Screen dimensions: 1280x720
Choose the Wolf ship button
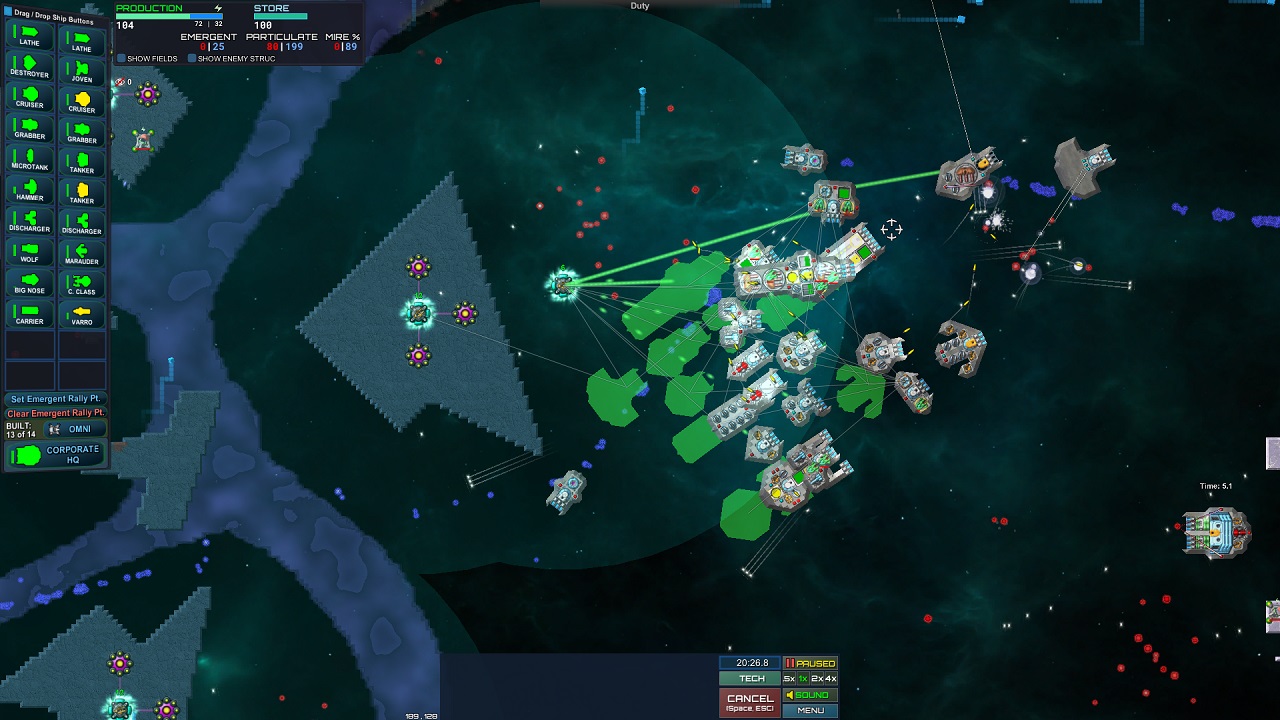[29, 253]
